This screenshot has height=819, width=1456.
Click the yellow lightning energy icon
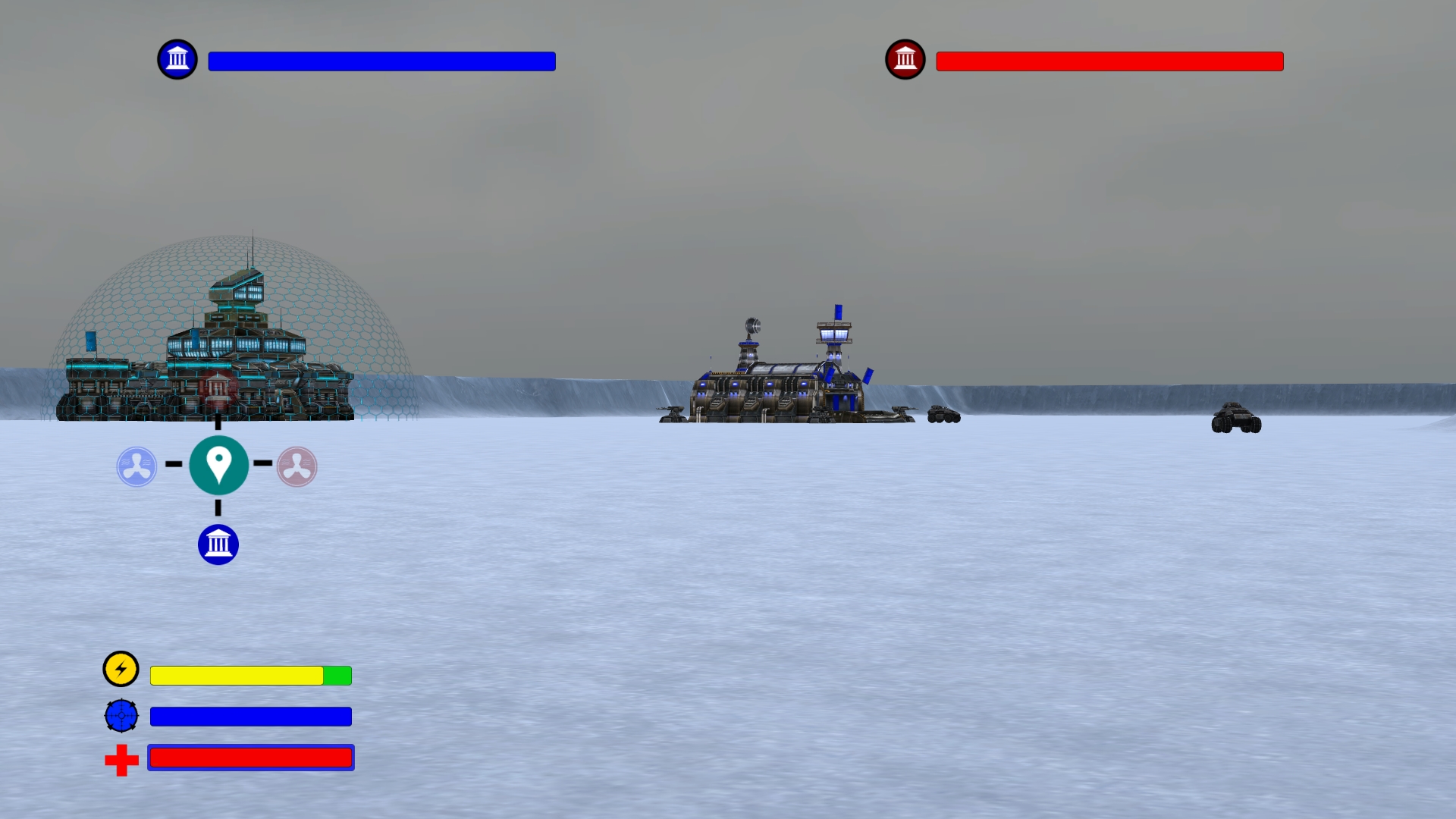[121, 669]
